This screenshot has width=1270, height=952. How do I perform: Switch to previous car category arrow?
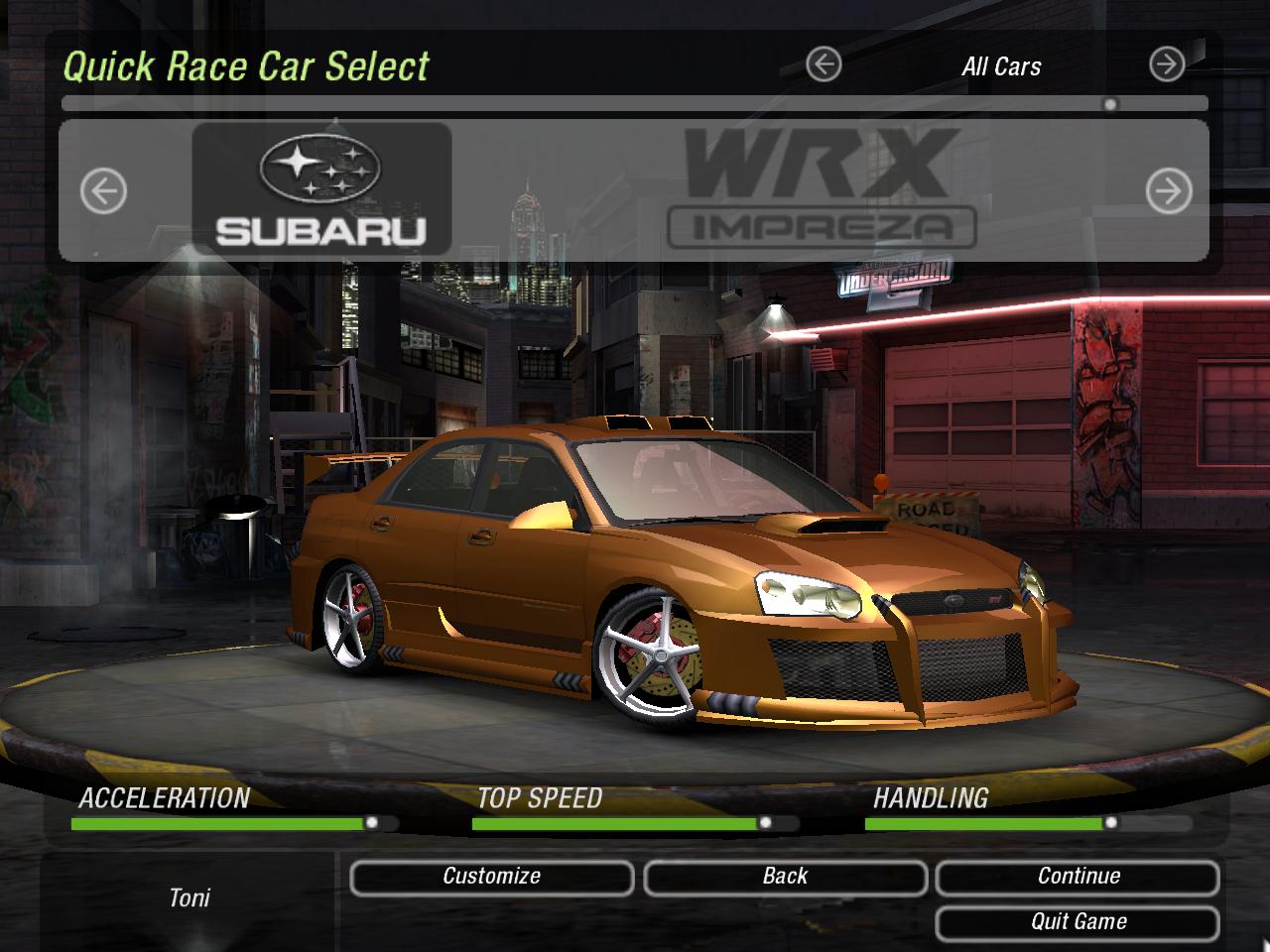824,65
